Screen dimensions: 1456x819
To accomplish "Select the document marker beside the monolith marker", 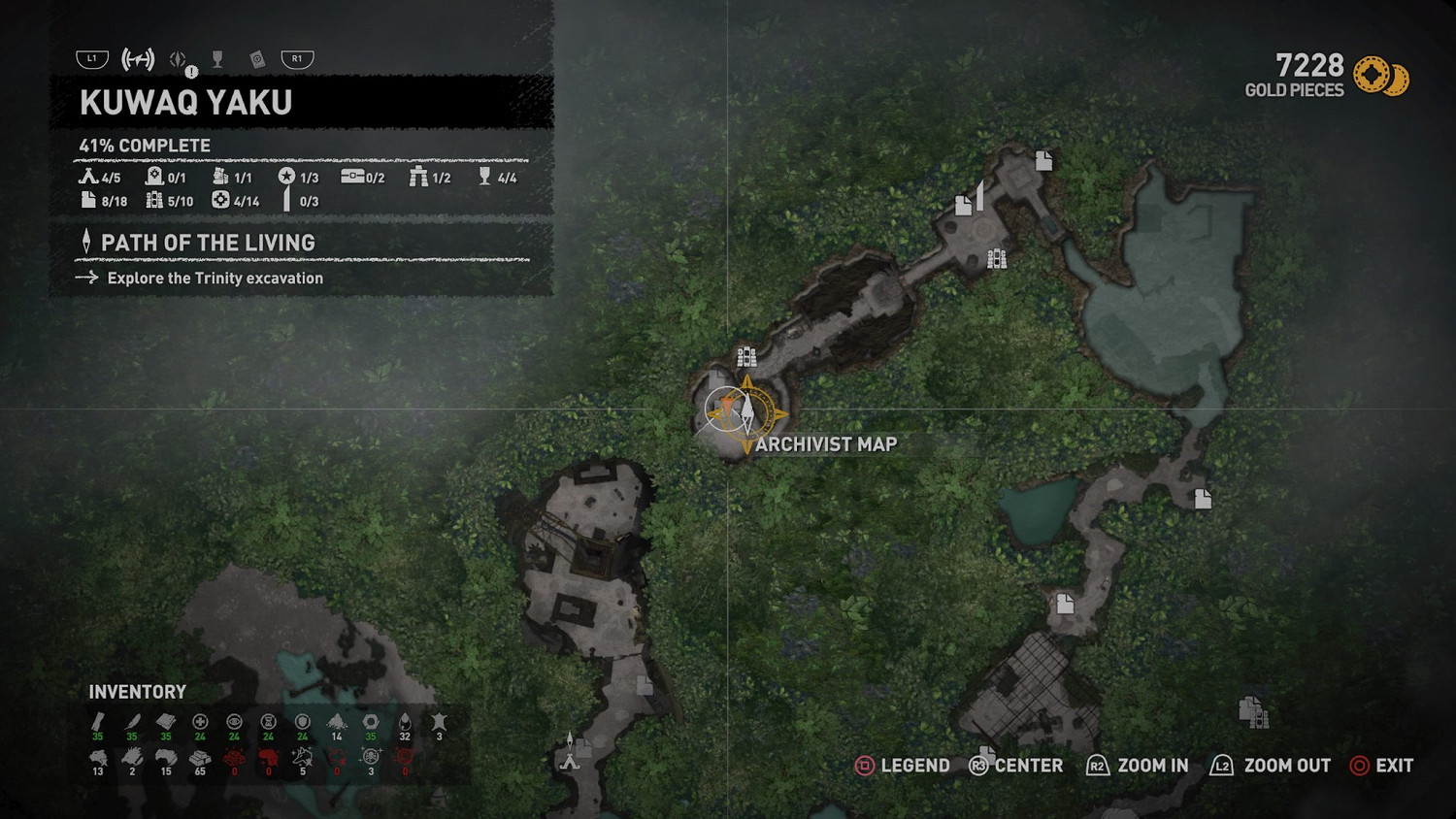I will 963,205.
